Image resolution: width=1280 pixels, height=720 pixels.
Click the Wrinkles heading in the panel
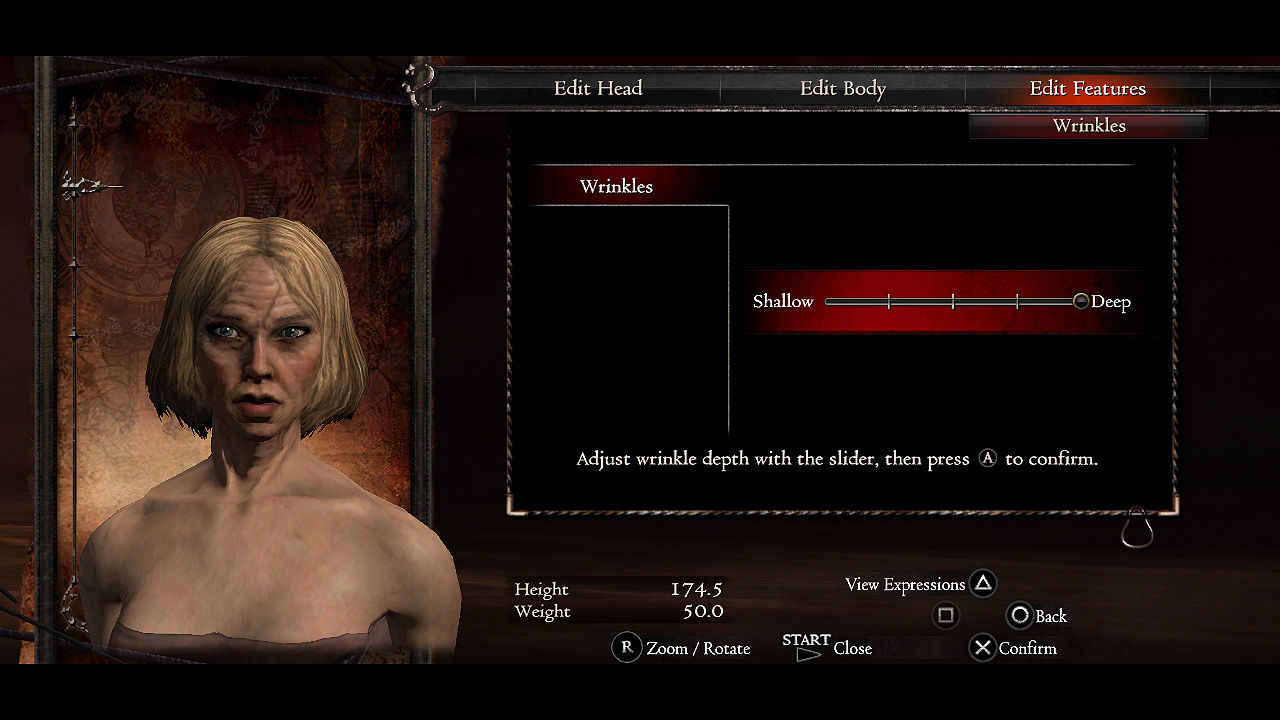click(x=616, y=187)
